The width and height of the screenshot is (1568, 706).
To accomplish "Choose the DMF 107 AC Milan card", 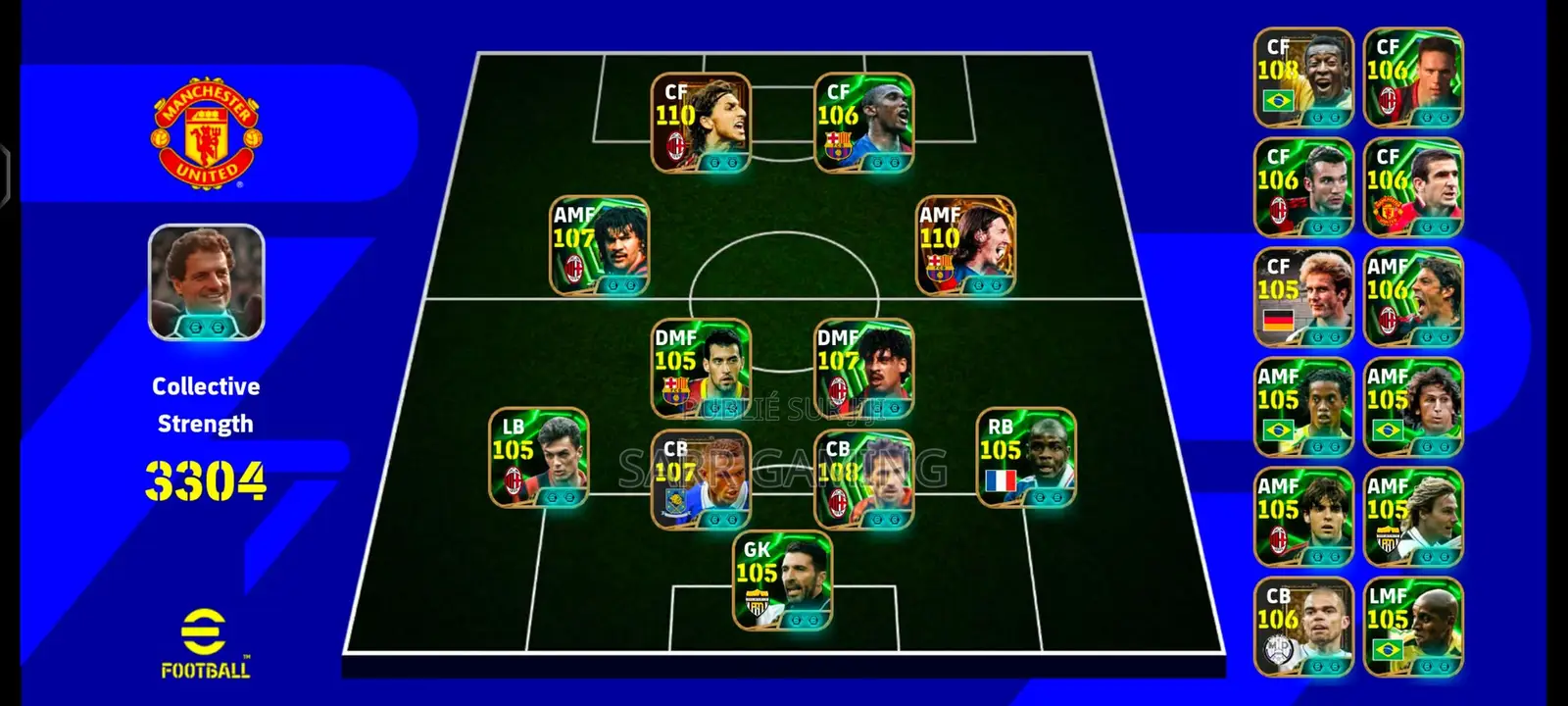I will click(x=863, y=369).
